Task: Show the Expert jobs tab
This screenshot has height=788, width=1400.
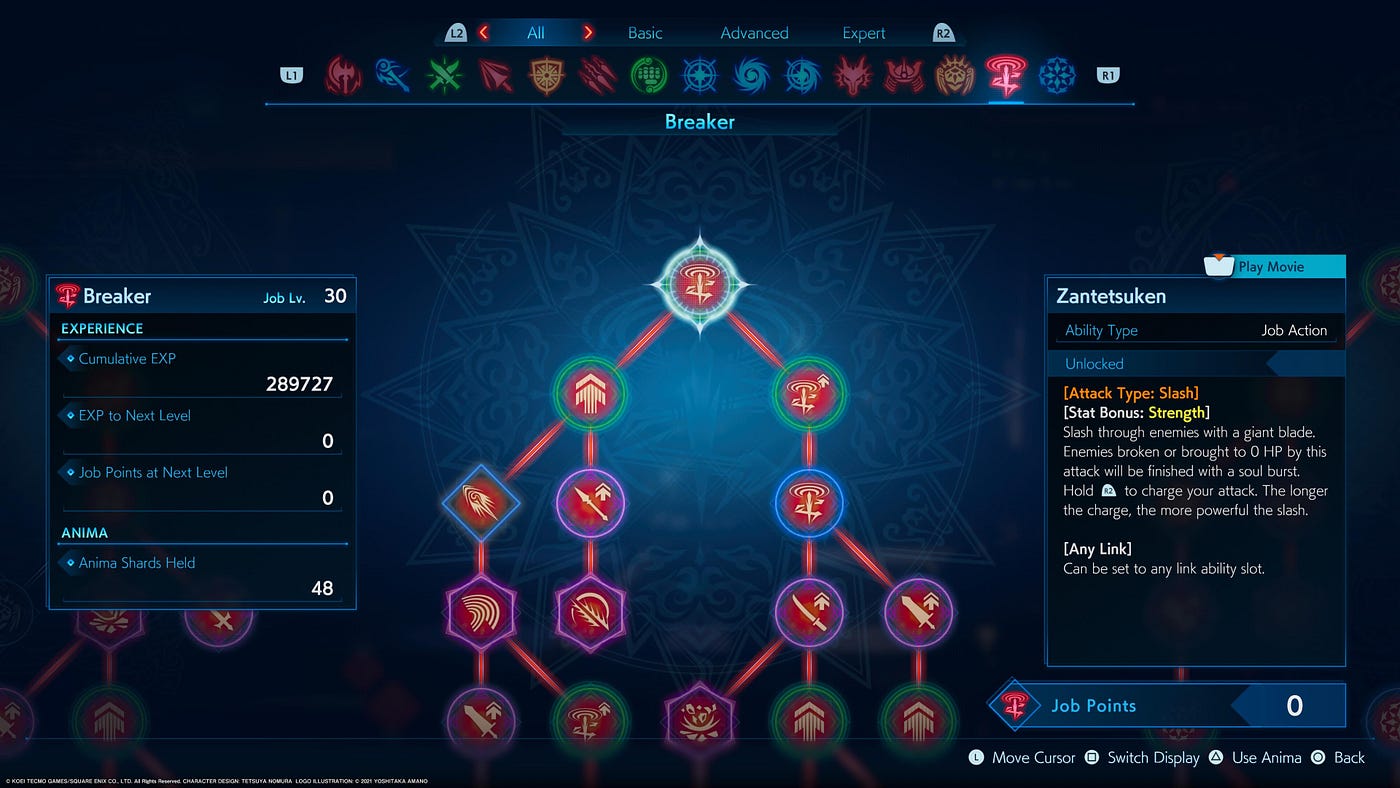Action: click(863, 33)
